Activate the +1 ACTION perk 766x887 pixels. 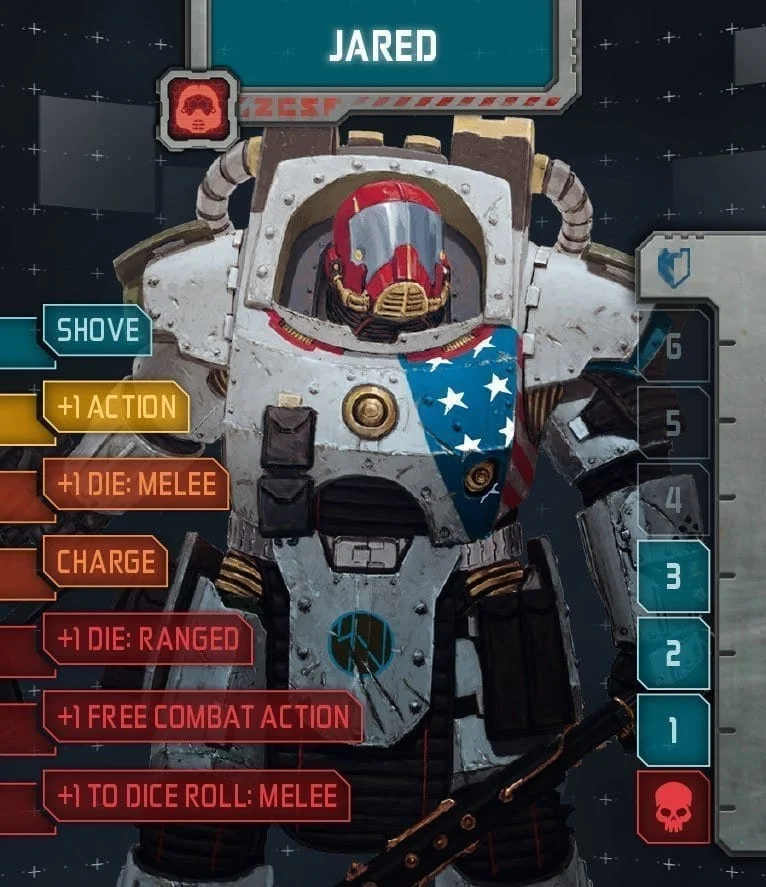[x=116, y=407]
